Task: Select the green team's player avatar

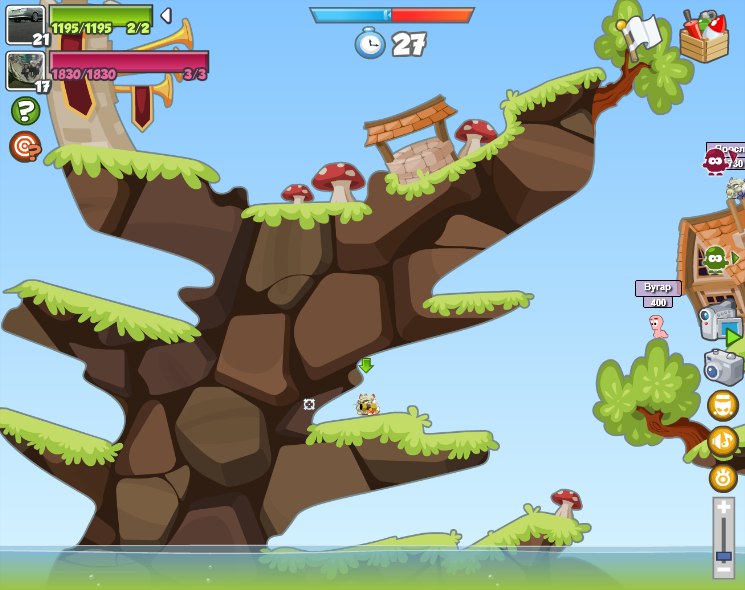Action: coord(25,24)
